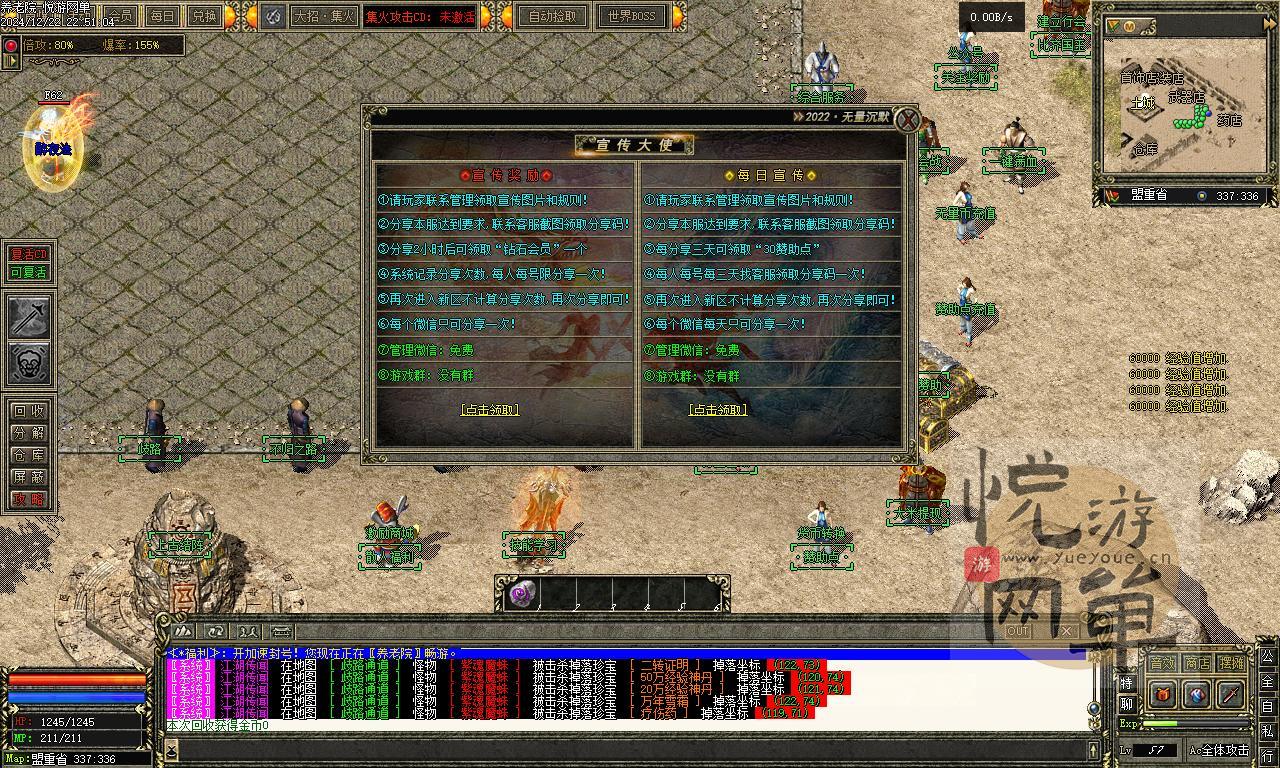Open the 每日 daily menu

coord(162,16)
